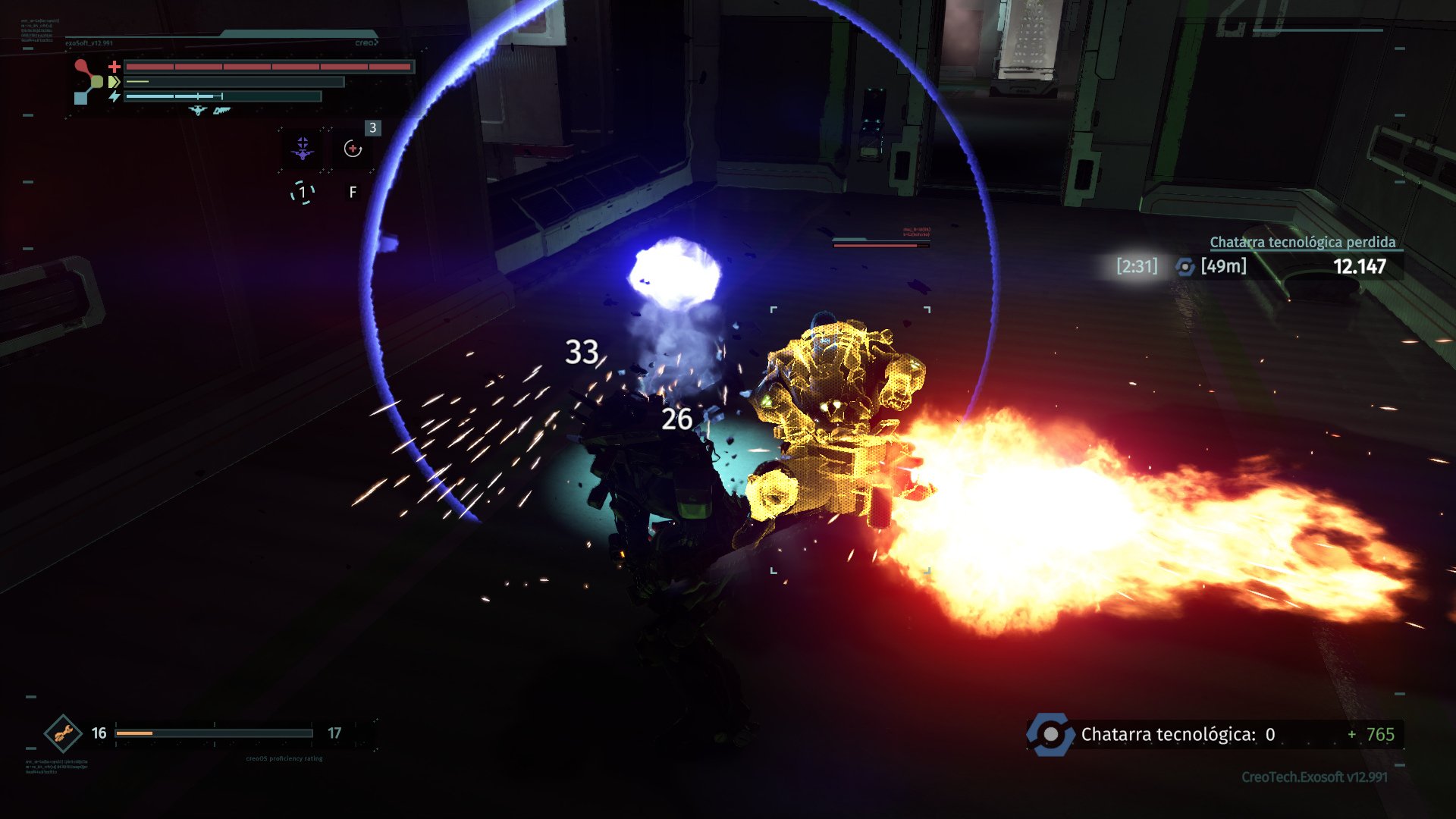Click the injection charges badge showing 3

[372, 127]
